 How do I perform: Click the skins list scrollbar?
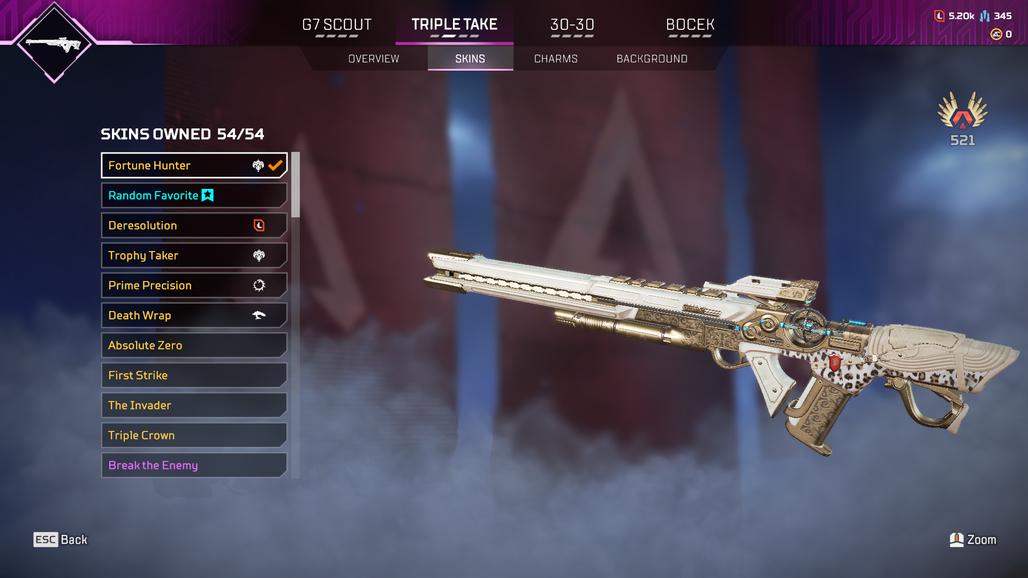pyautogui.click(x=296, y=185)
